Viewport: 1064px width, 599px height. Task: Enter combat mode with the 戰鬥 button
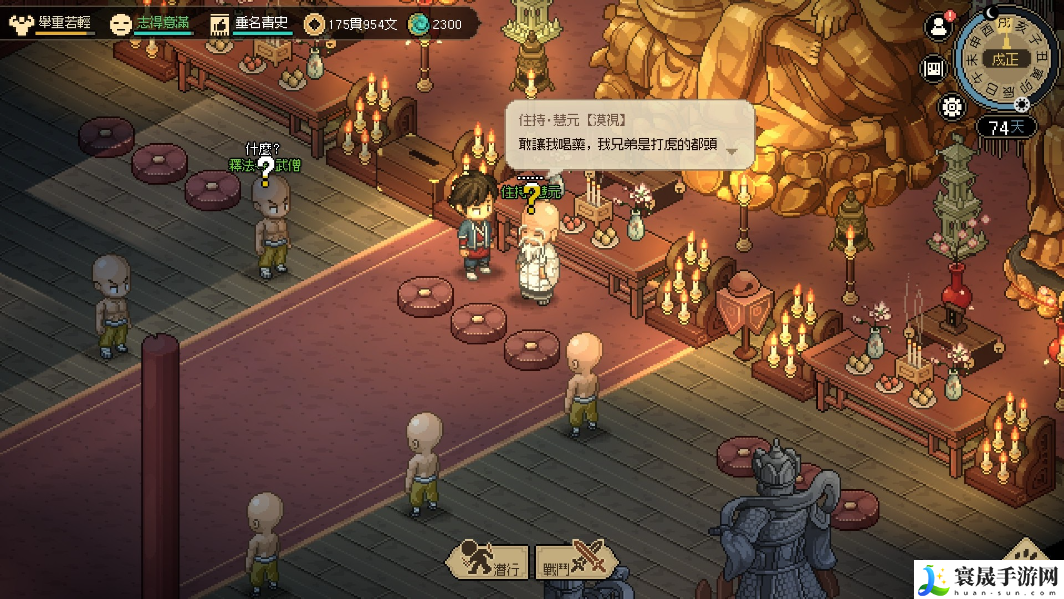pos(573,561)
